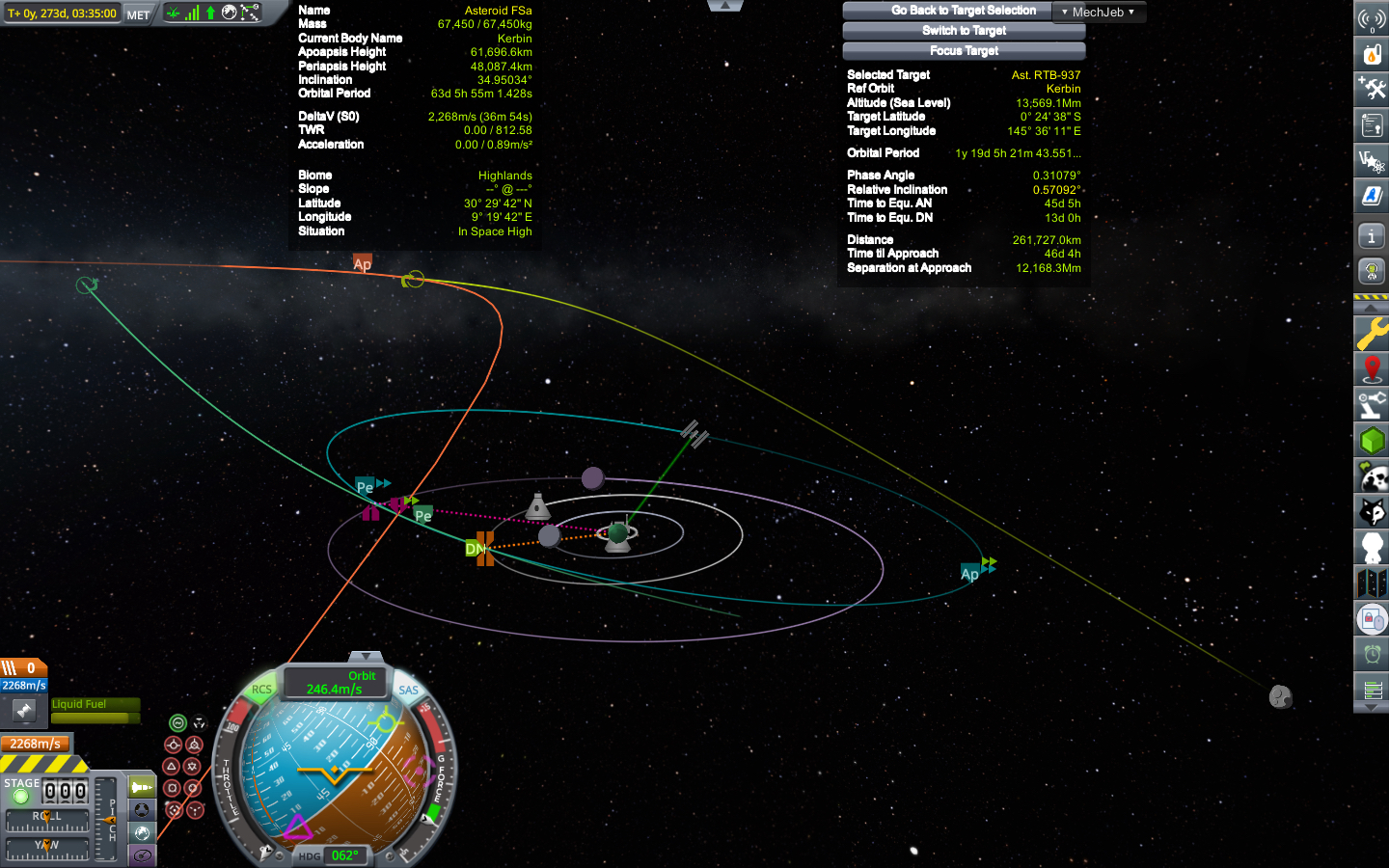Click the red map pin toolbar icon
This screenshot has height=868, width=1389.
[x=1372, y=368]
